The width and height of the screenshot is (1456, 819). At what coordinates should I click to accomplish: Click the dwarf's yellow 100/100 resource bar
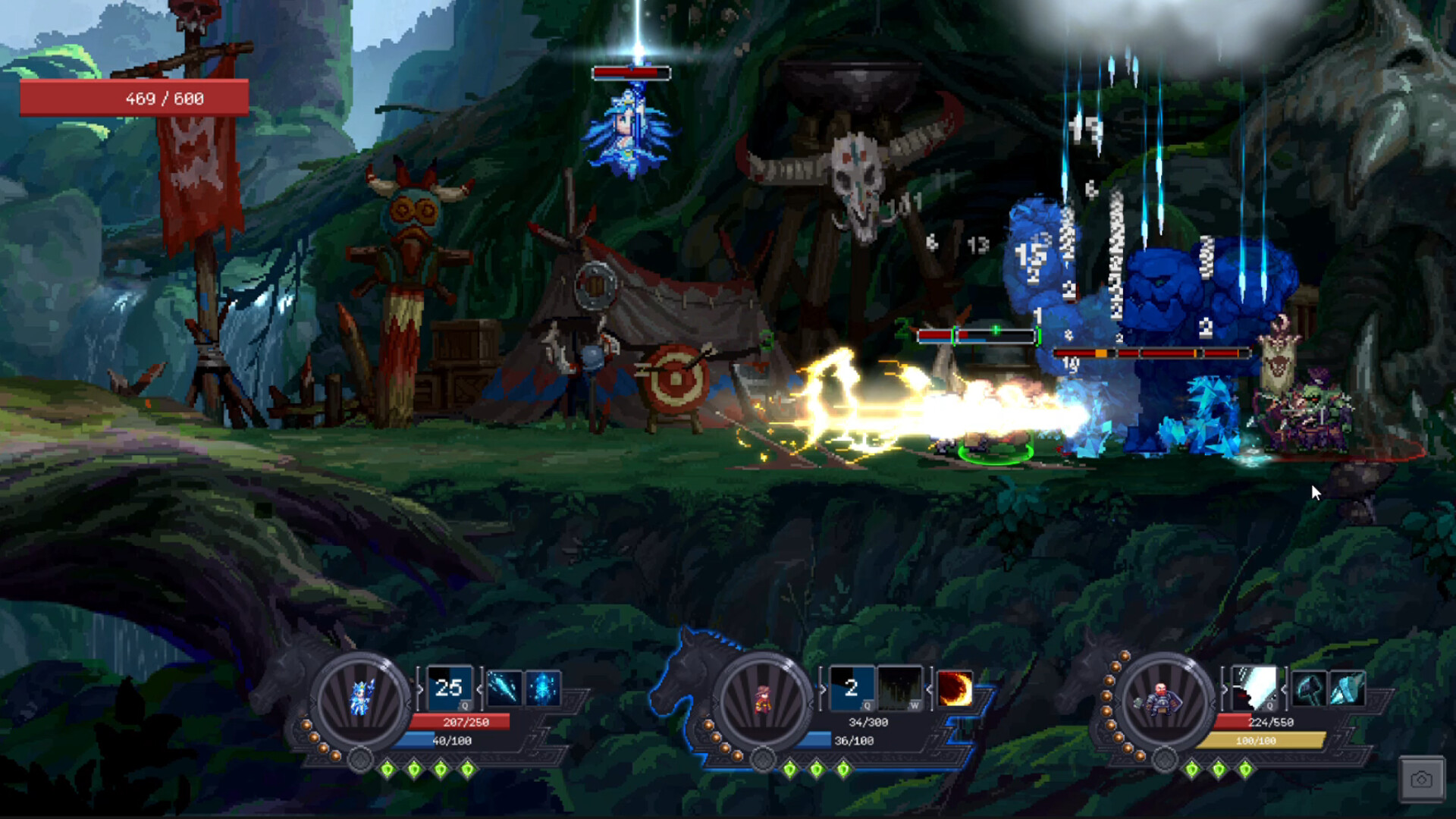1261,739
